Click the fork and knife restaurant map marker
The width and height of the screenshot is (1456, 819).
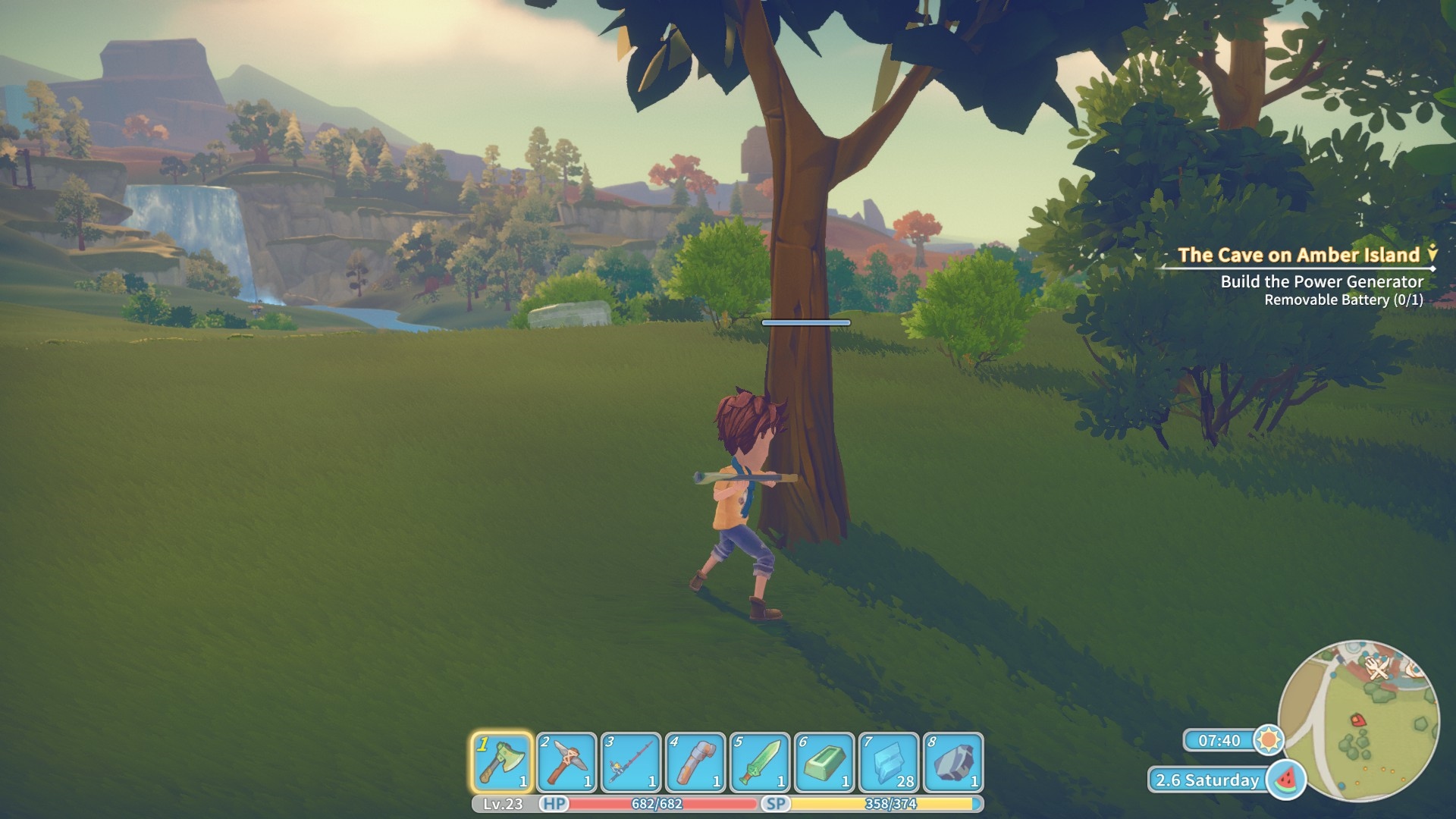coord(1377,669)
